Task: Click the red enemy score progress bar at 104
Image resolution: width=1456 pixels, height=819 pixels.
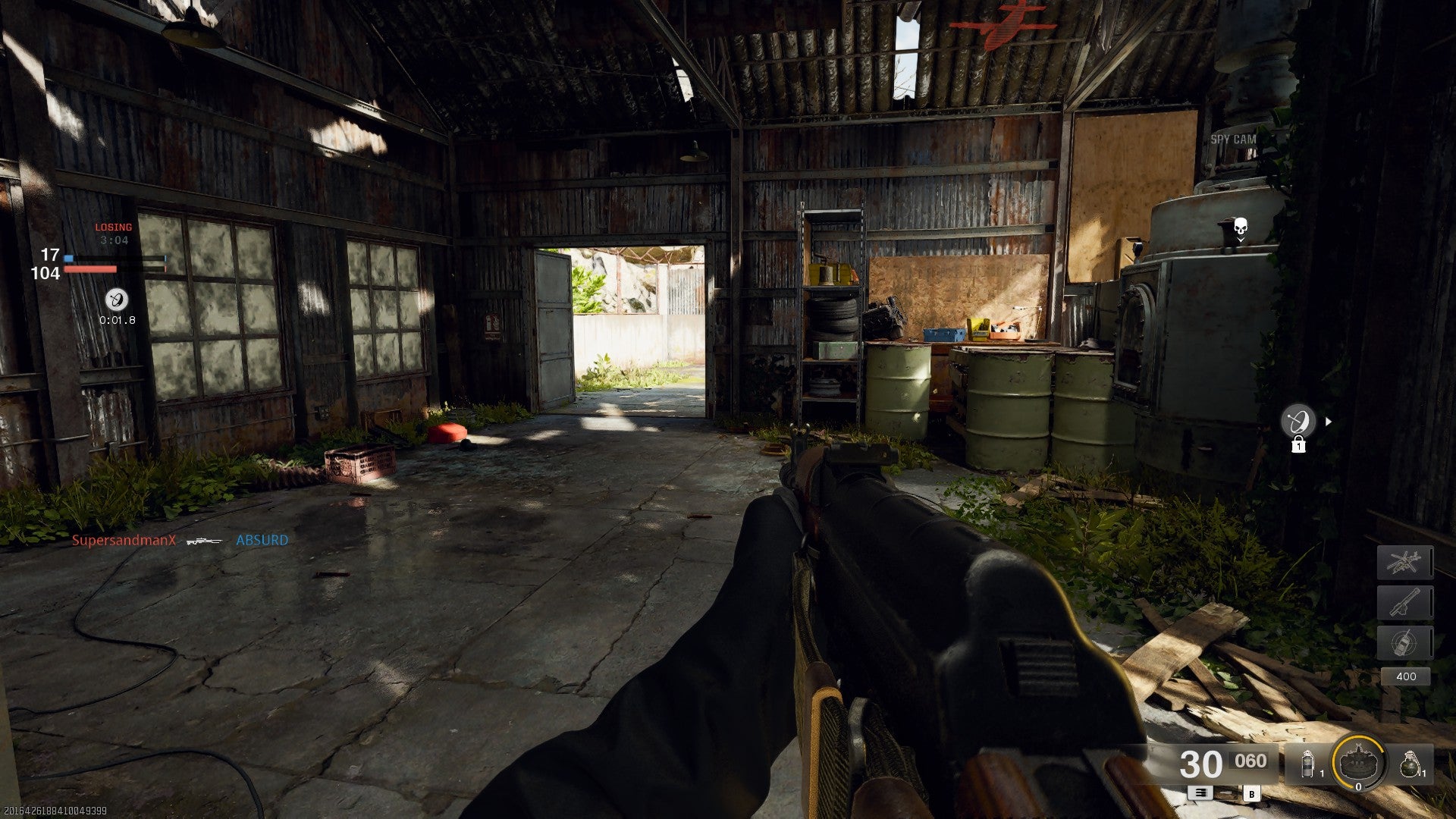Action: (x=91, y=270)
